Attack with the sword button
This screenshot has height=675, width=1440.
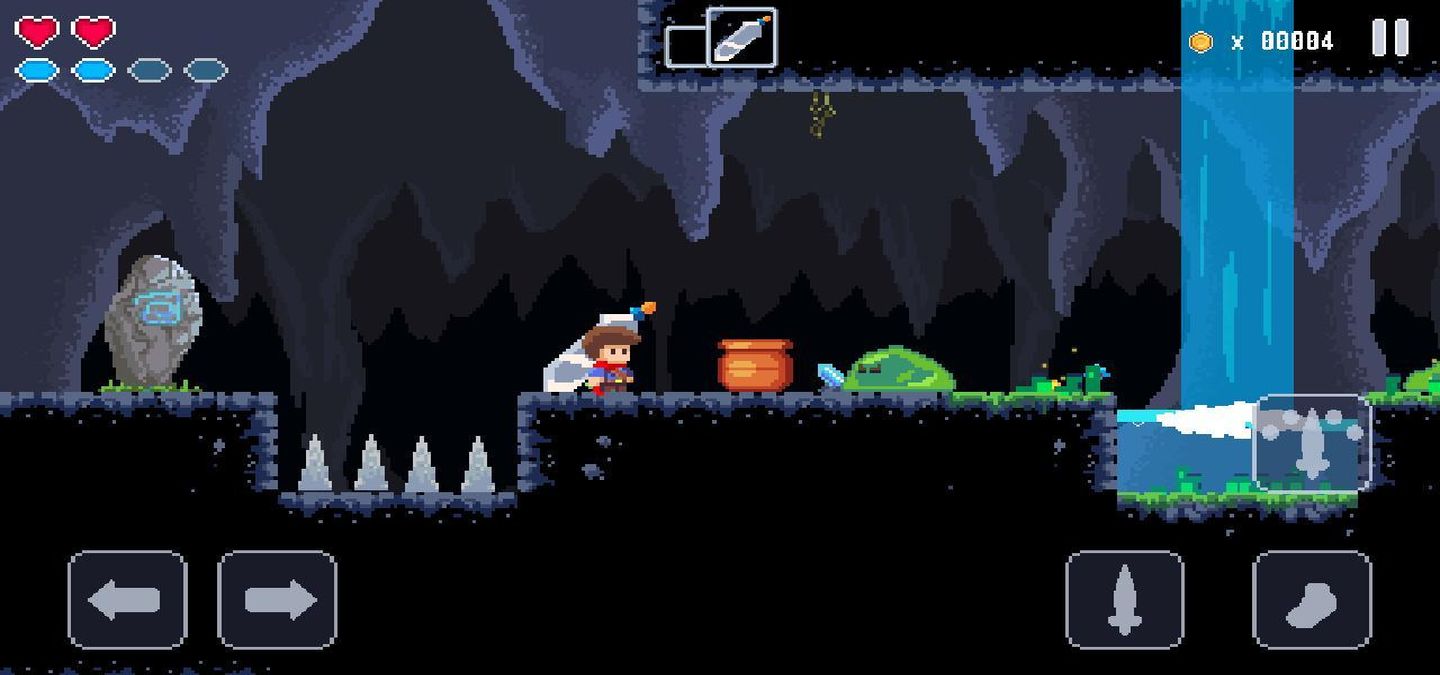pyautogui.click(x=1125, y=600)
